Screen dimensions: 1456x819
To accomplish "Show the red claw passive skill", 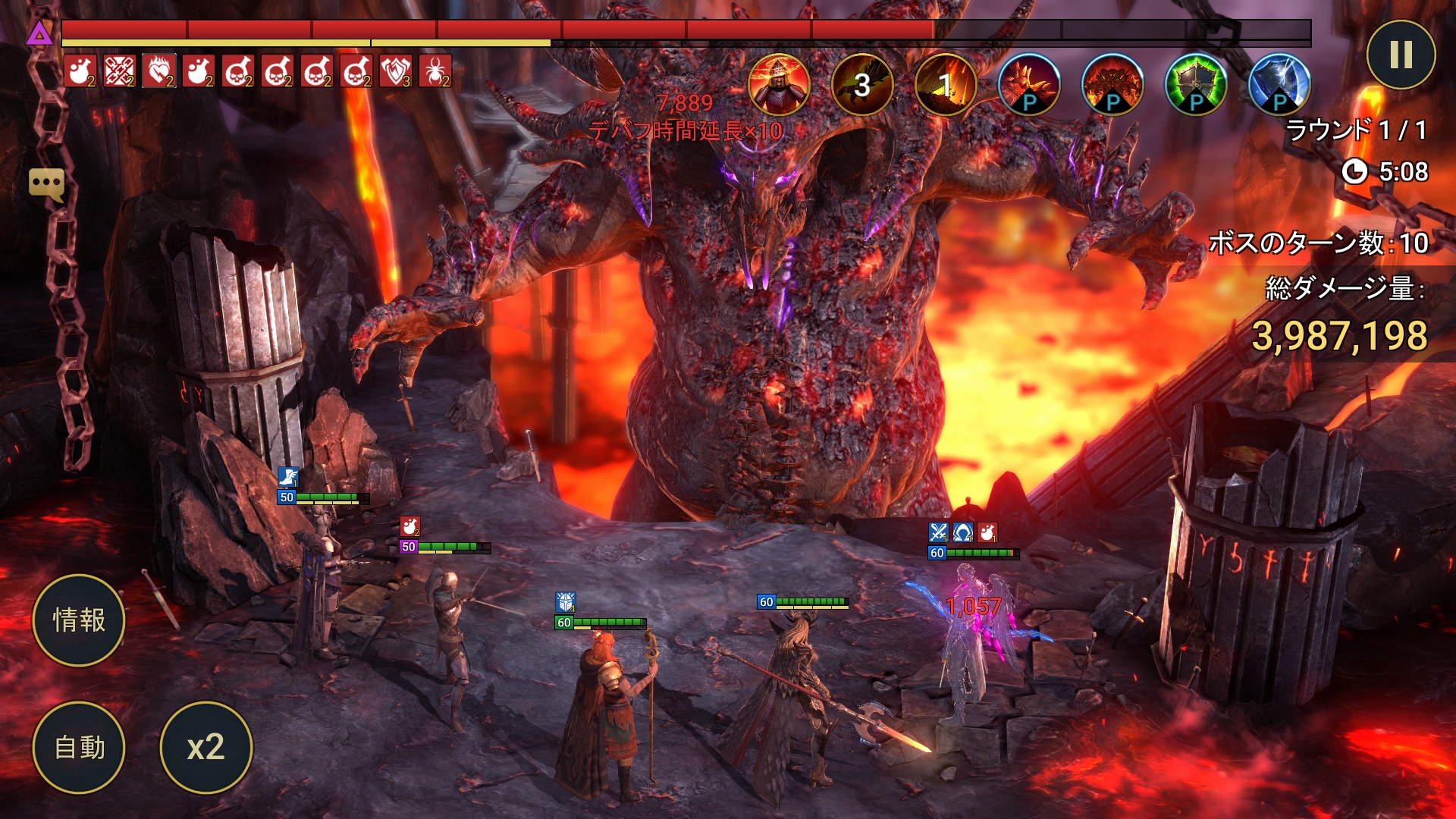I will 1029,84.
